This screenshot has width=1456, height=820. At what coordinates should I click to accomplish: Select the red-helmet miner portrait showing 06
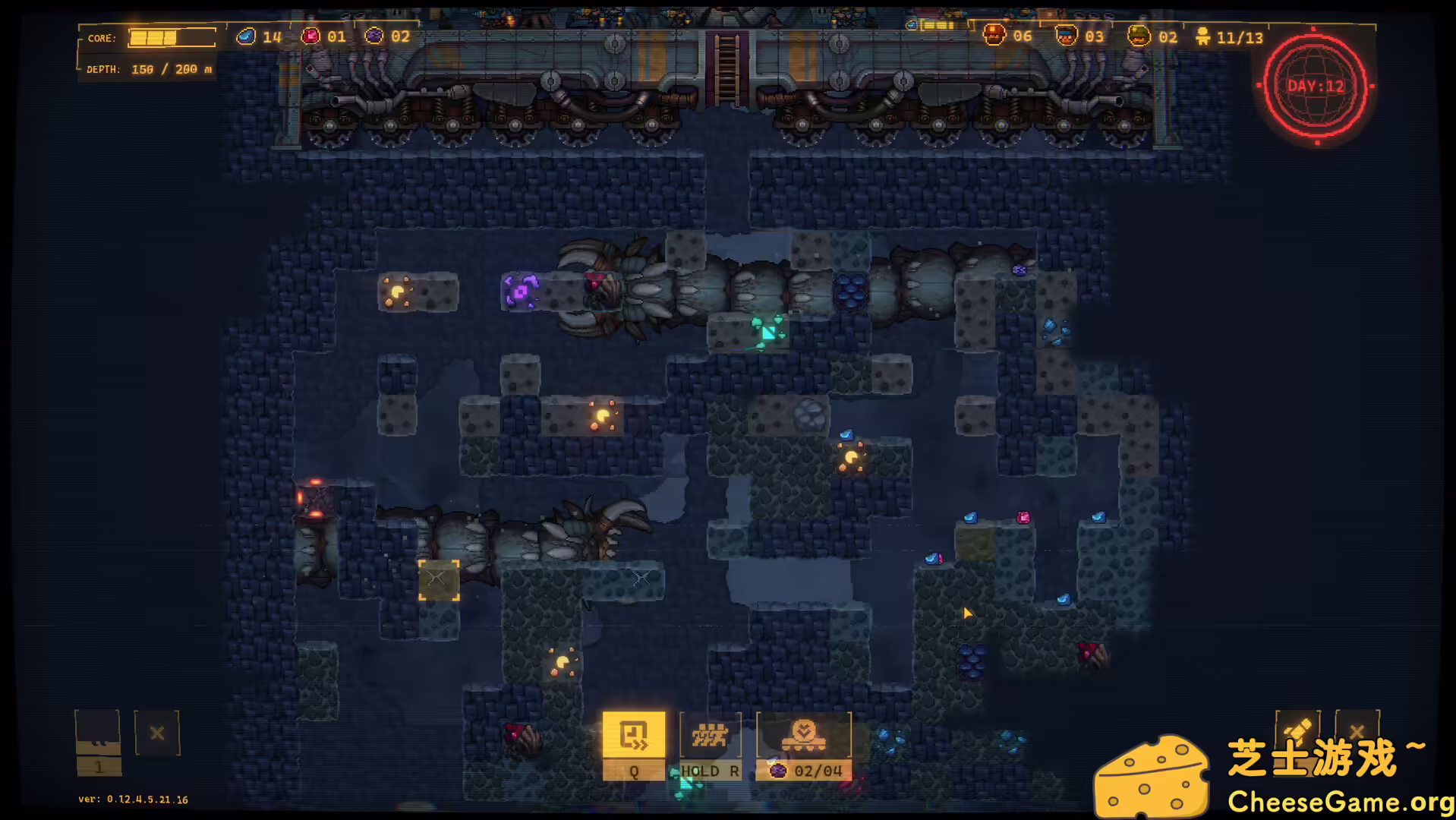(995, 36)
